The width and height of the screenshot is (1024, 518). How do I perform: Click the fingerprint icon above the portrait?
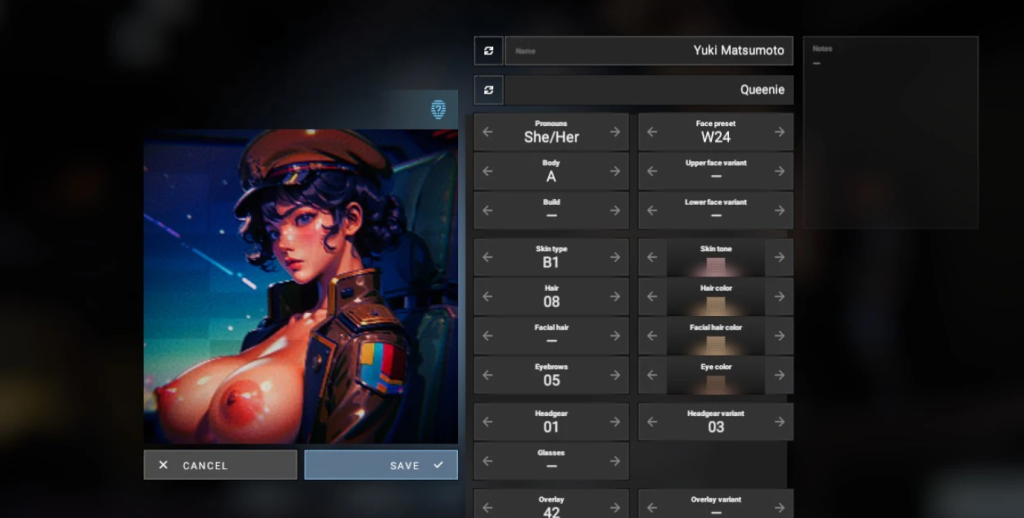tap(438, 109)
